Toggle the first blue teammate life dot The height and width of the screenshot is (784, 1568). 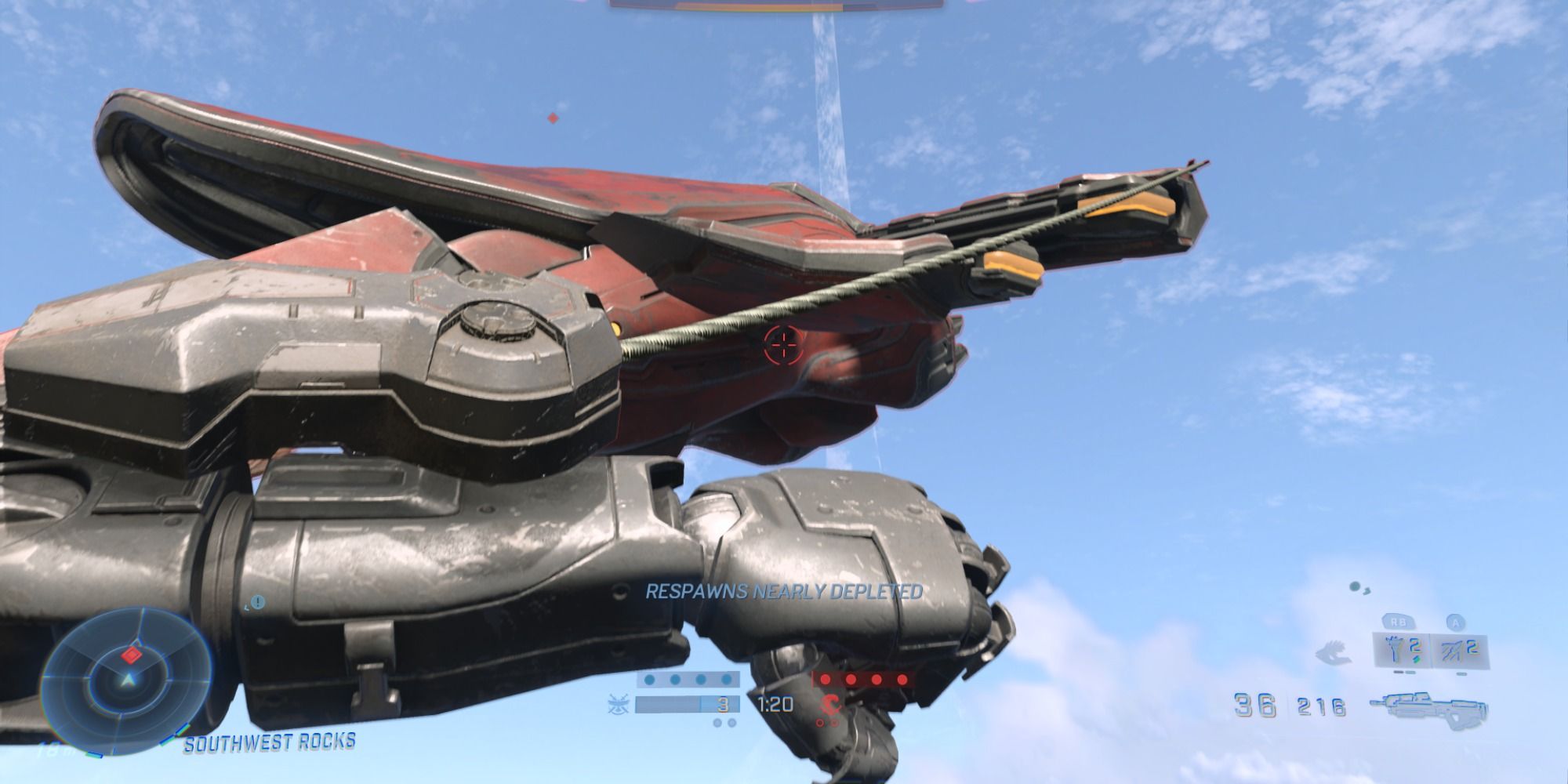coord(651,679)
